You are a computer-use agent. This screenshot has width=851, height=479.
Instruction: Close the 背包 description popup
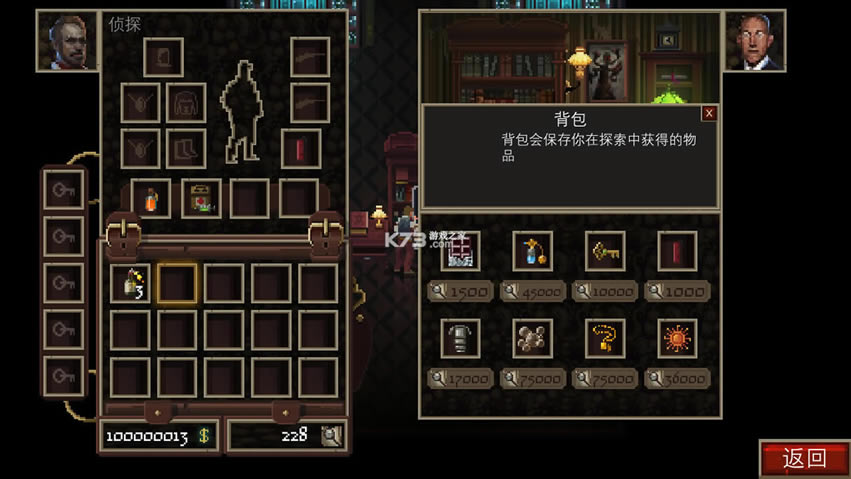tap(709, 113)
